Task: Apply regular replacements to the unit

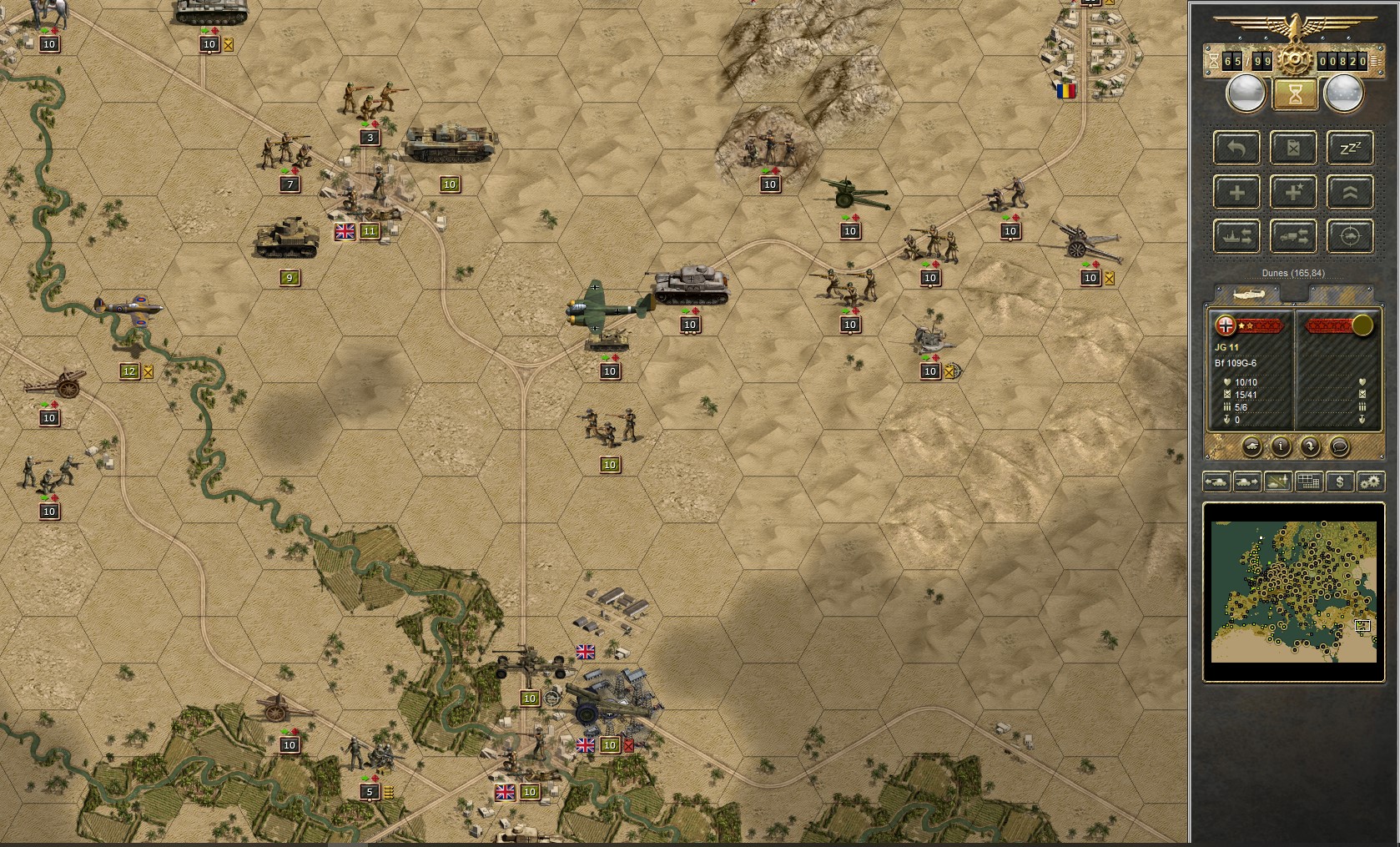Action: 1236,192
